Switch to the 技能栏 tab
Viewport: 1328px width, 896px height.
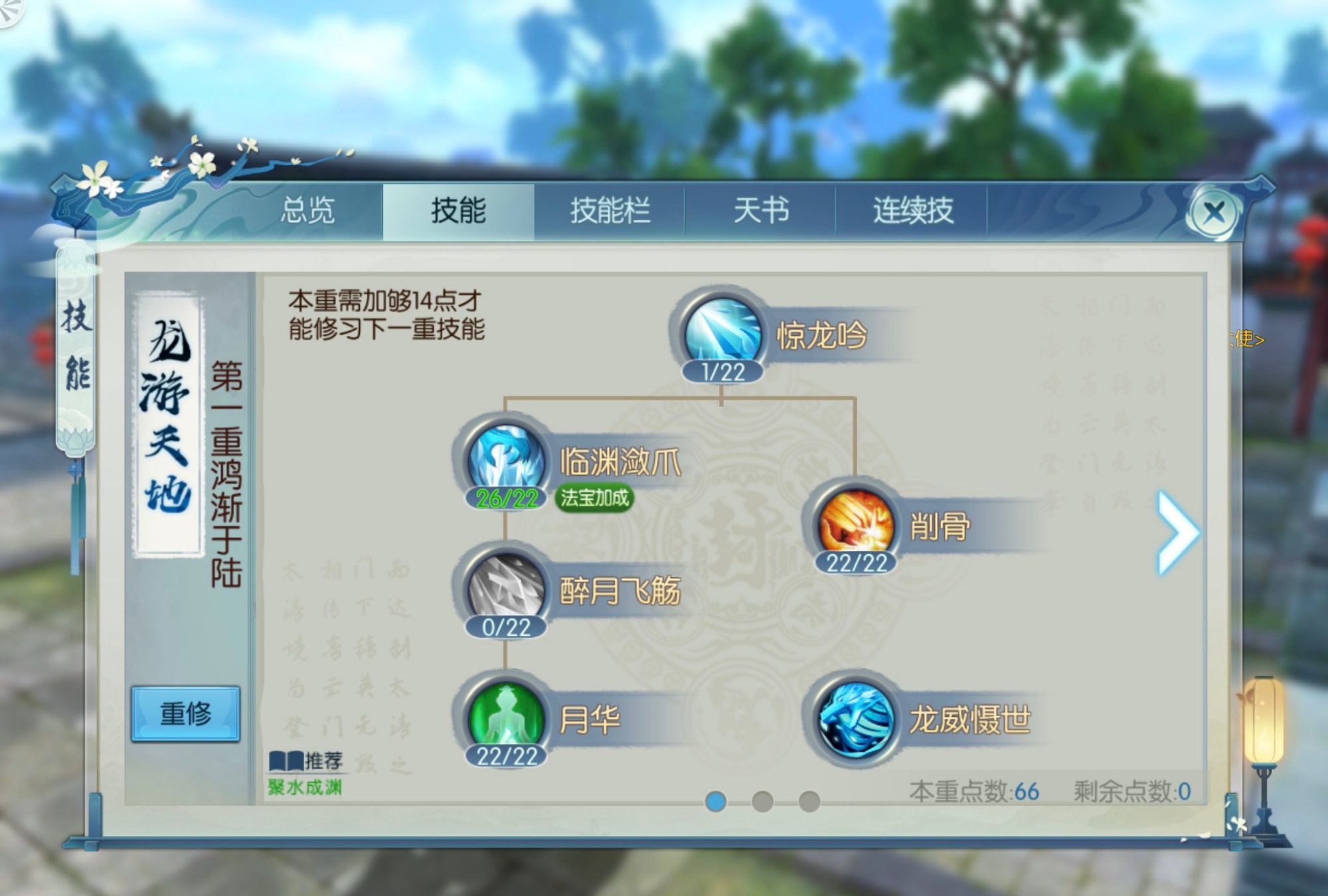611,210
